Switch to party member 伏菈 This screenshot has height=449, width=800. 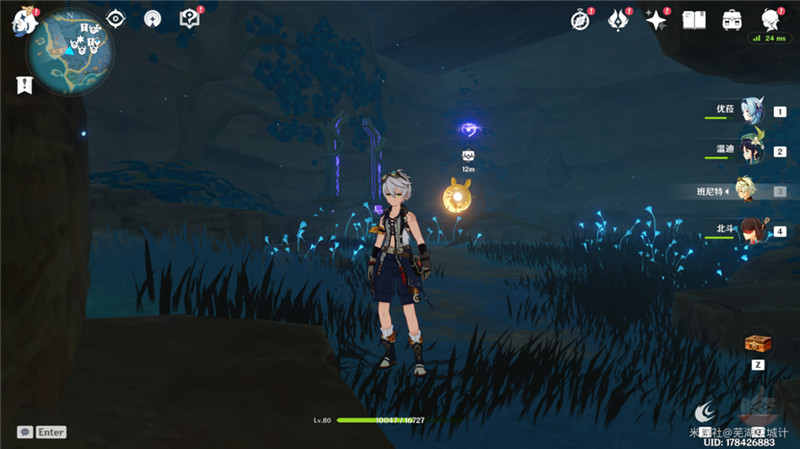click(x=750, y=112)
